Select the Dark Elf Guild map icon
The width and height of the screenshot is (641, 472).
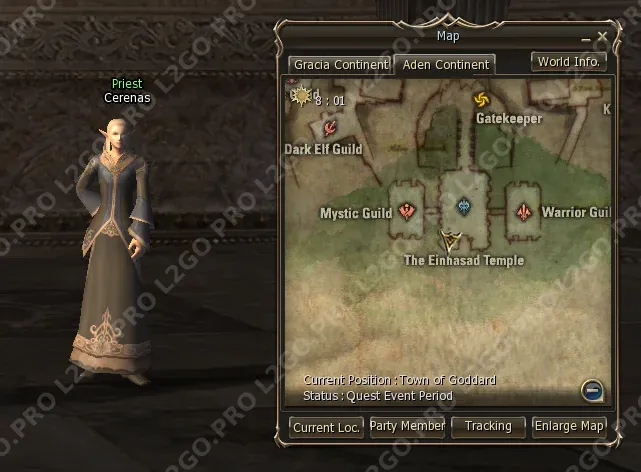[x=330, y=127]
